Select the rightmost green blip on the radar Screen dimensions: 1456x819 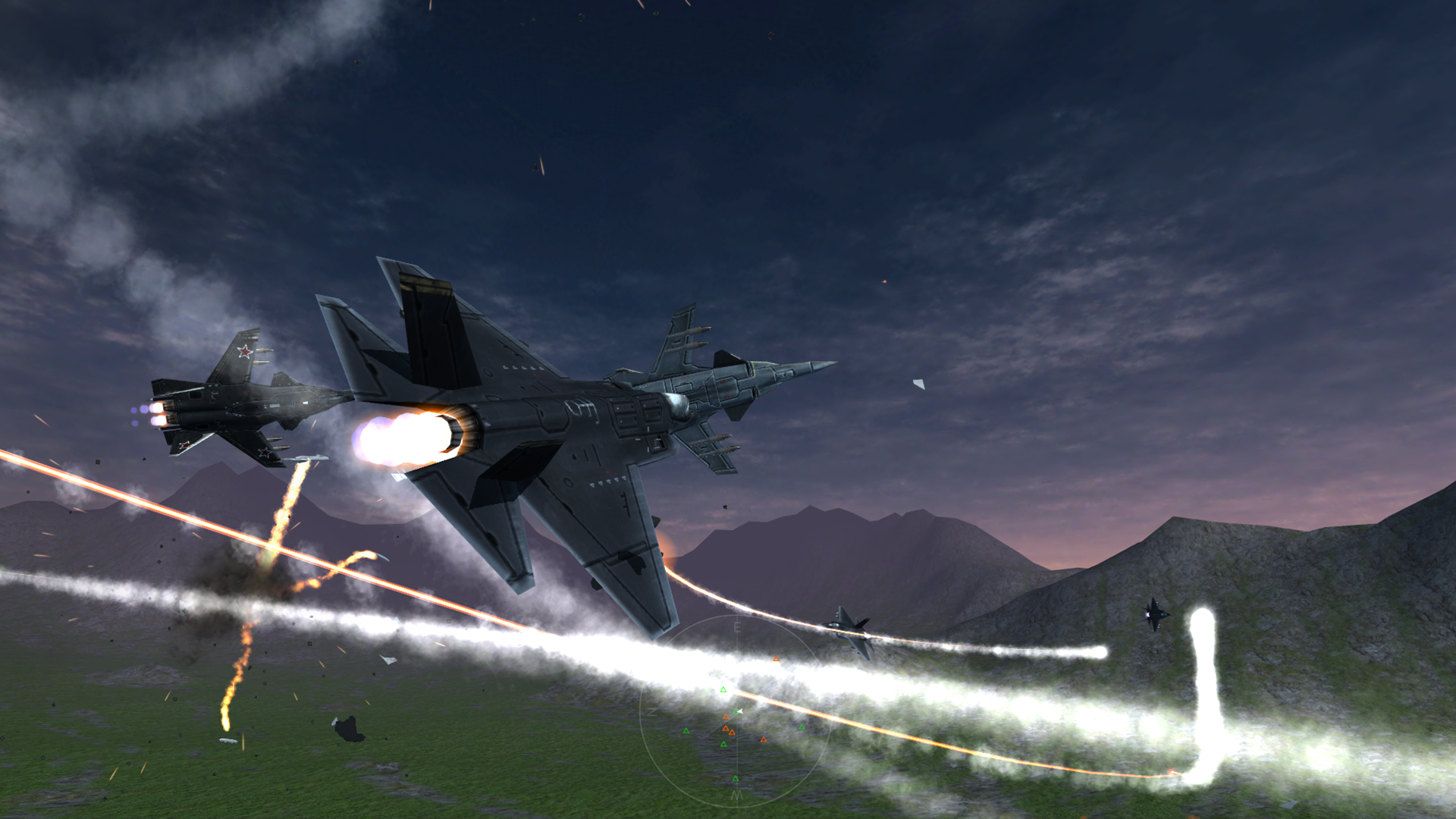(802, 726)
